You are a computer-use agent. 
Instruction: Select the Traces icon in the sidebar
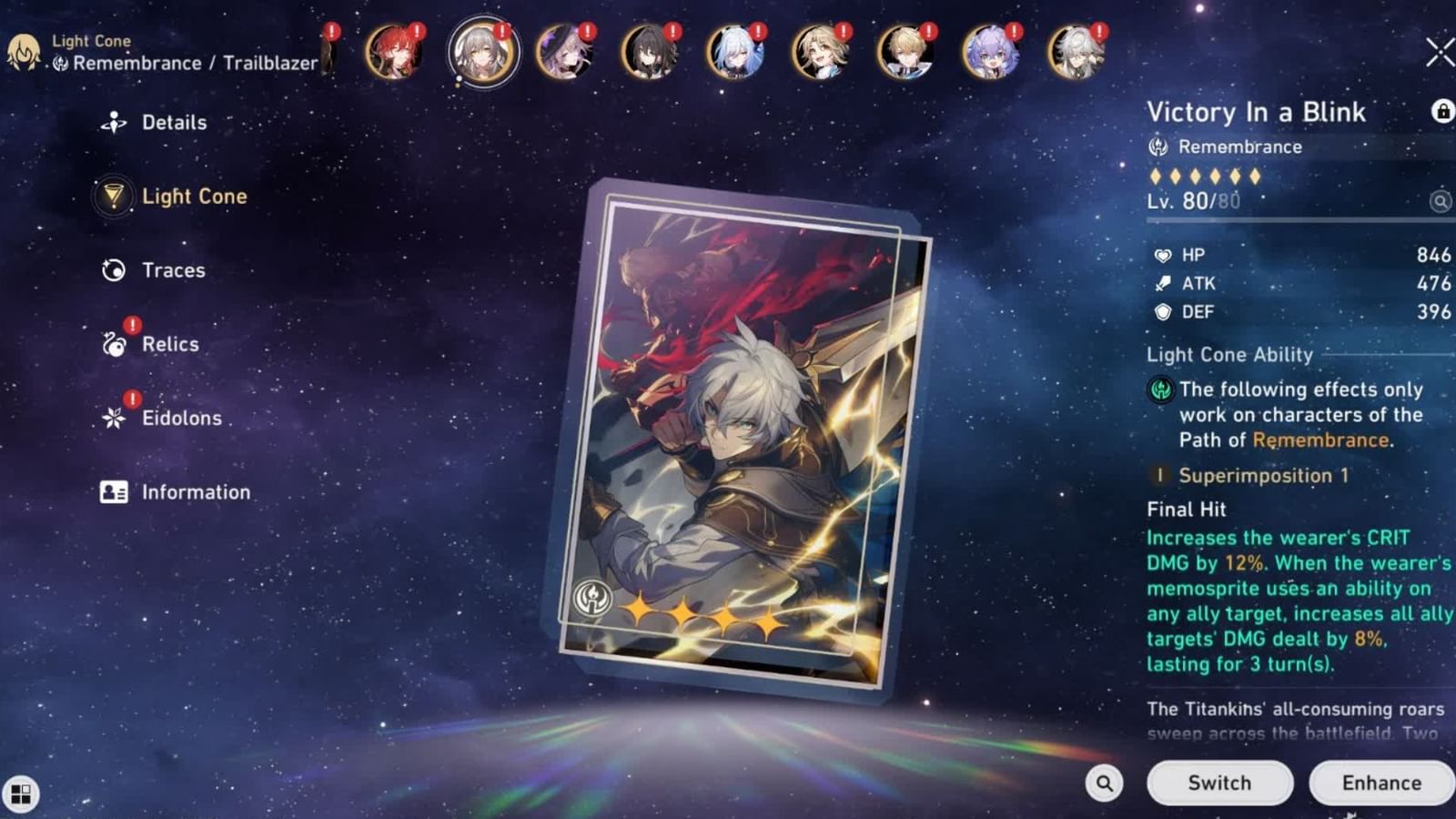pyautogui.click(x=114, y=269)
